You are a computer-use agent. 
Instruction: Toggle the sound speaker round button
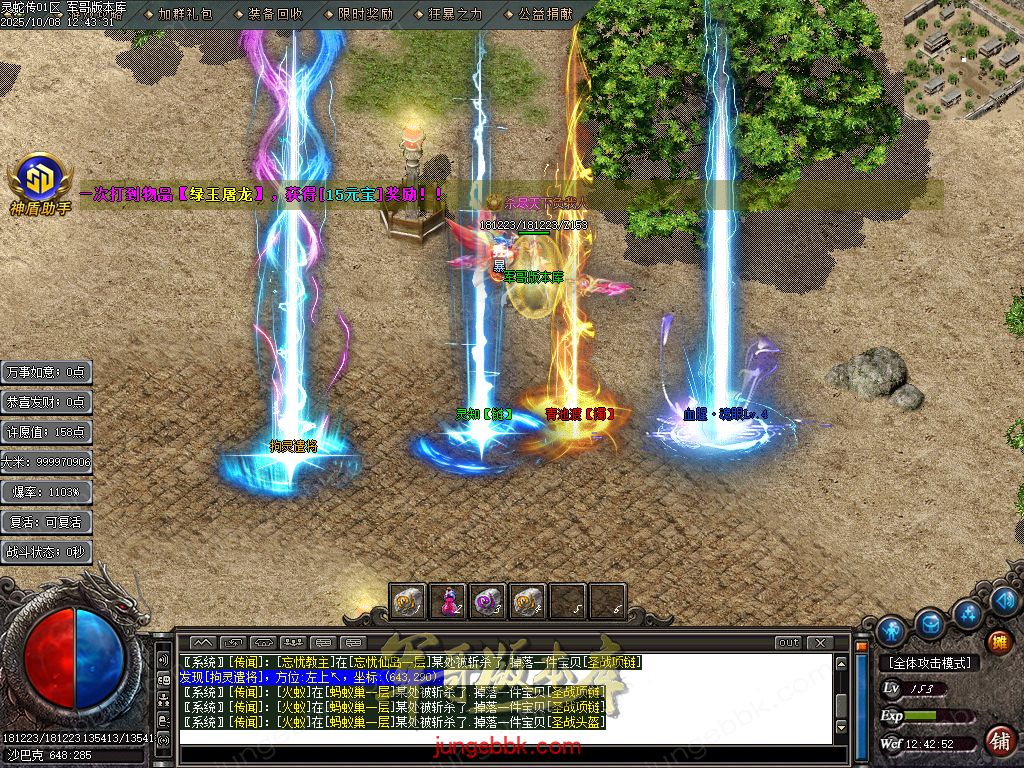[x=1006, y=600]
